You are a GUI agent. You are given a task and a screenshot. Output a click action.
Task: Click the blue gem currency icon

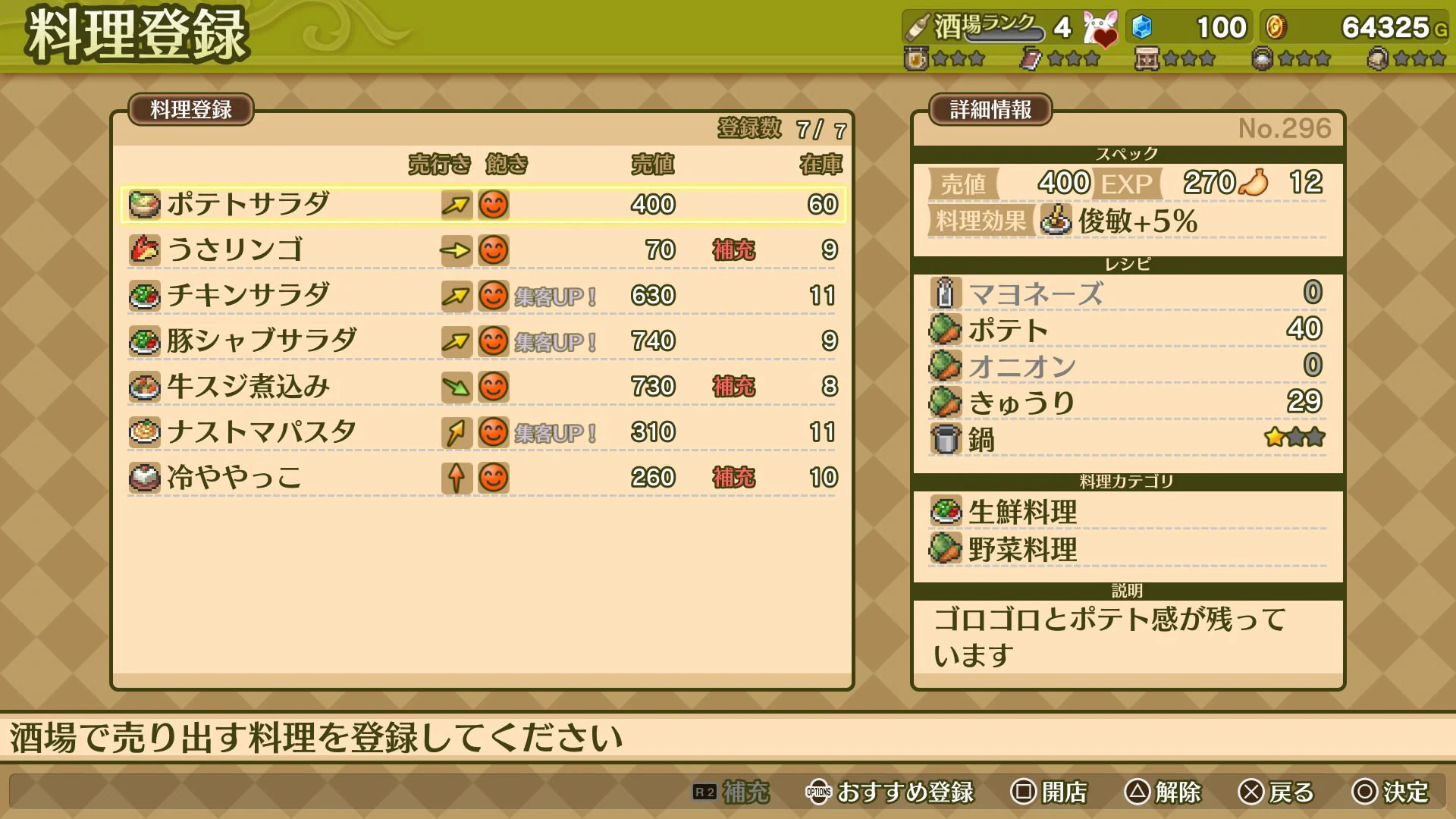[1143, 27]
